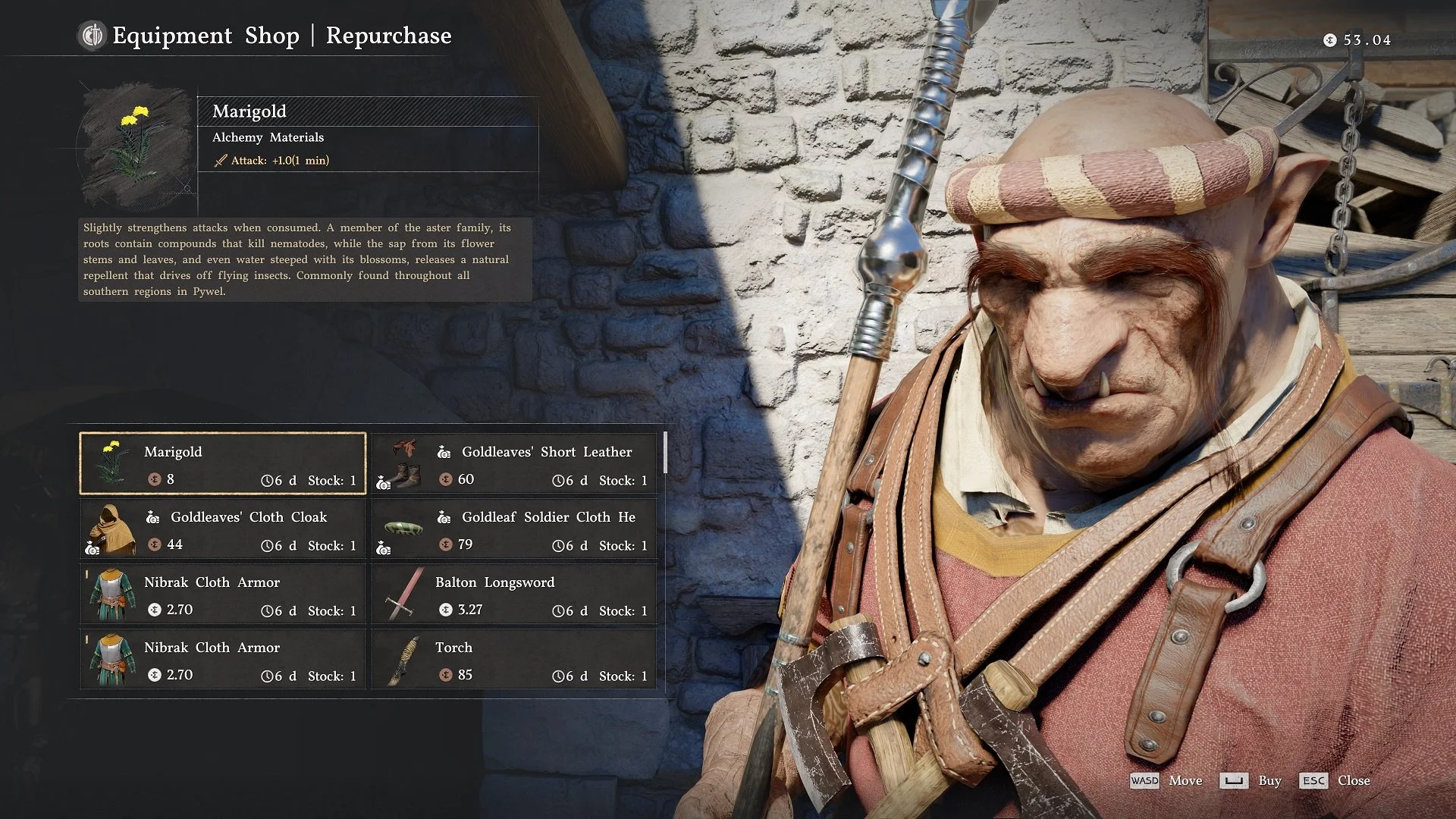
Task: Choose the Torch item in the list
Action: click(514, 659)
